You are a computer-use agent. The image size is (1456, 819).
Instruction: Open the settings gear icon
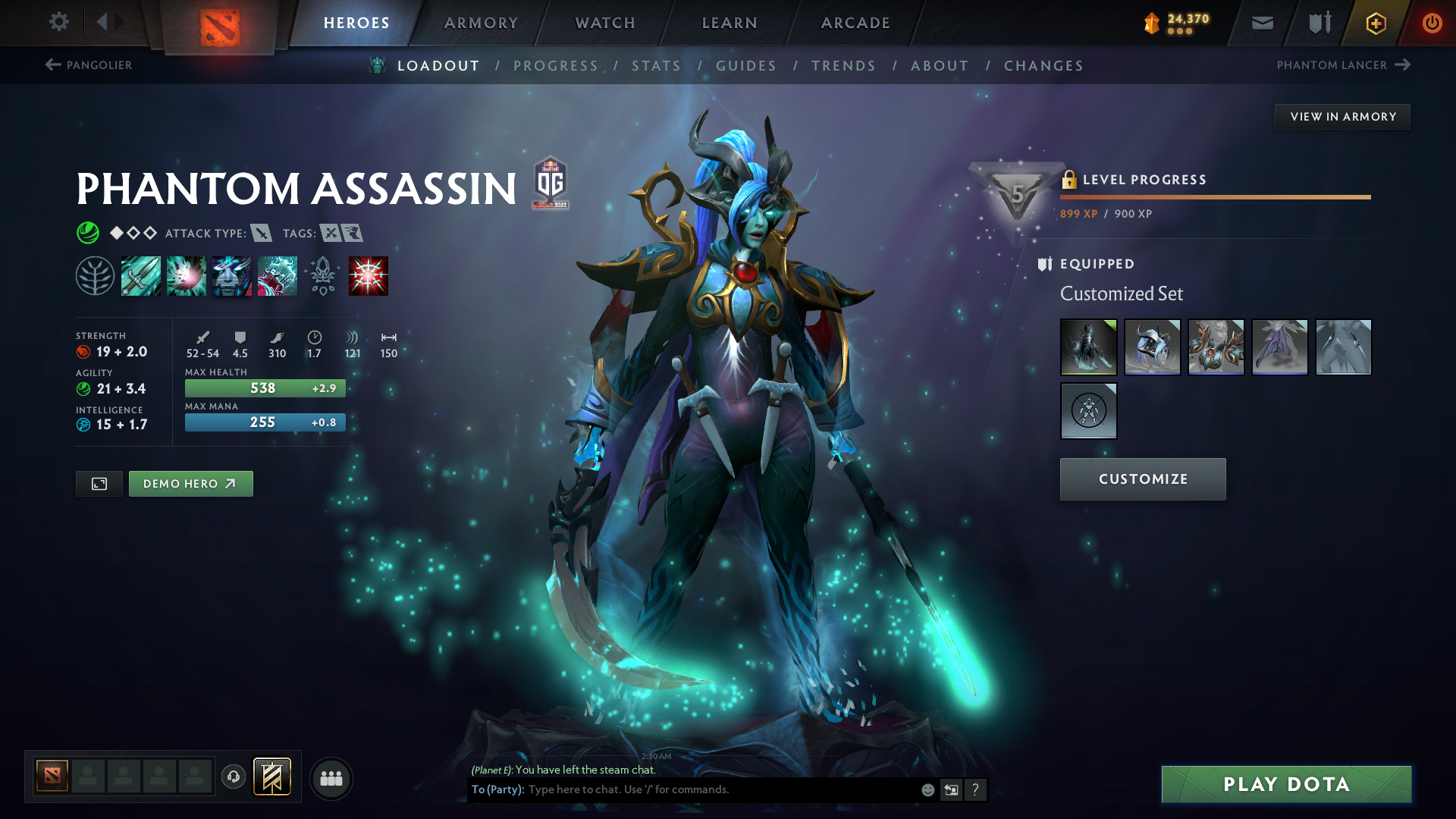coord(58,23)
